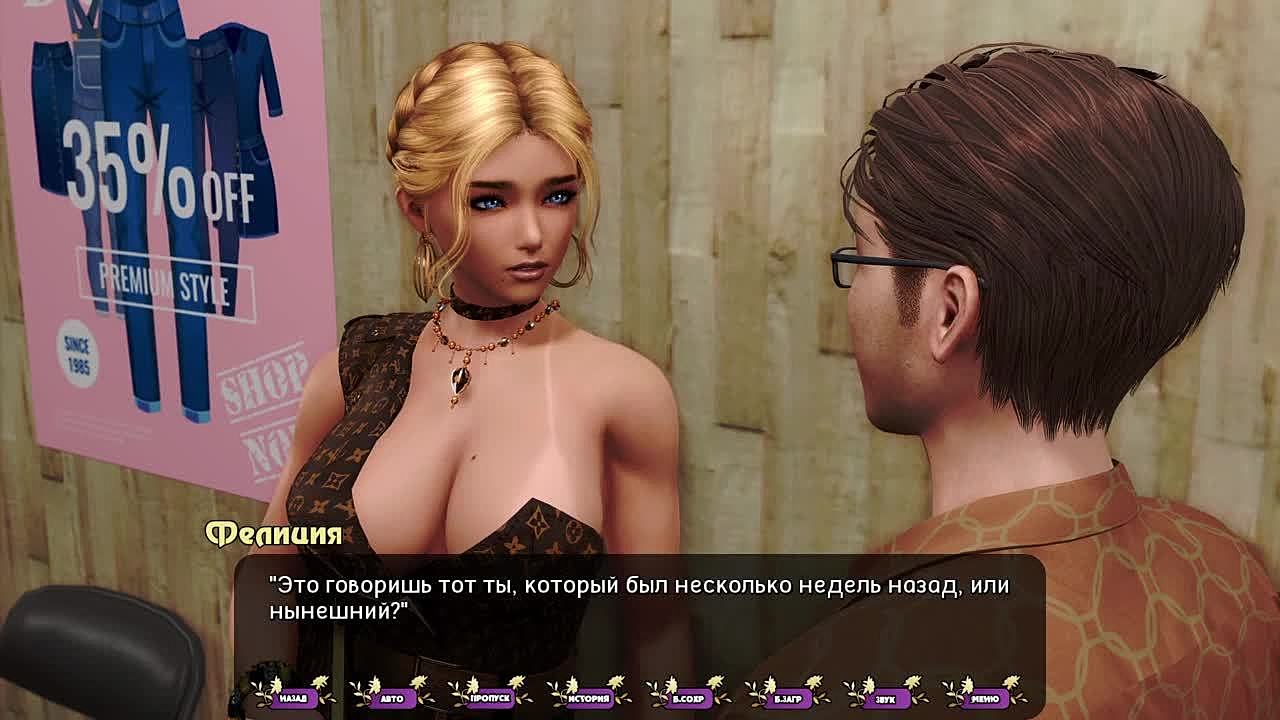Open the ИСТОРИЯ dialogue log
This screenshot has width=1280, height=720.
coord(589,697)
